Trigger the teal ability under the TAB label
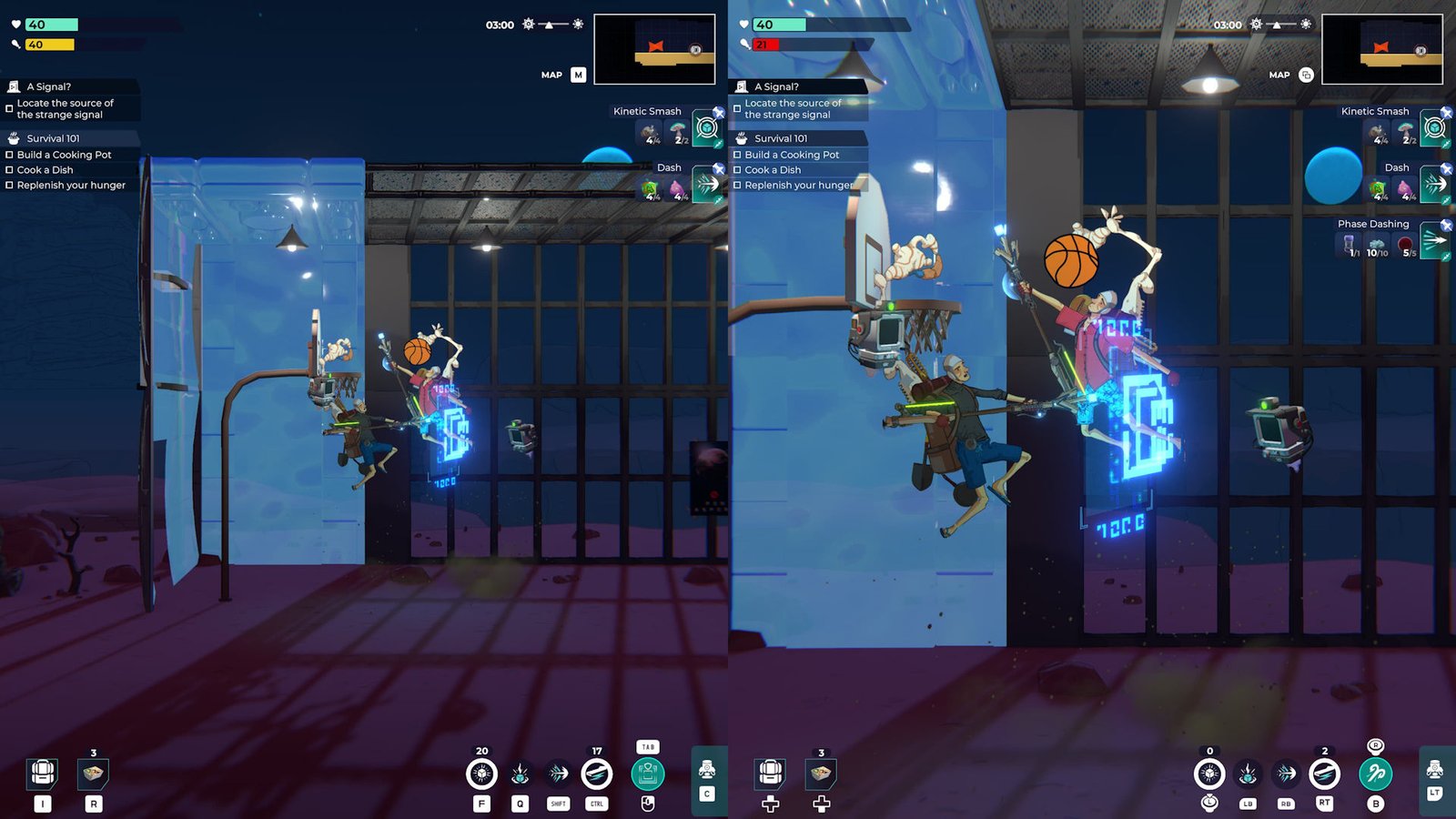Screen dimensions: 1456x819 pyautogui.click(x=647, y=774)
